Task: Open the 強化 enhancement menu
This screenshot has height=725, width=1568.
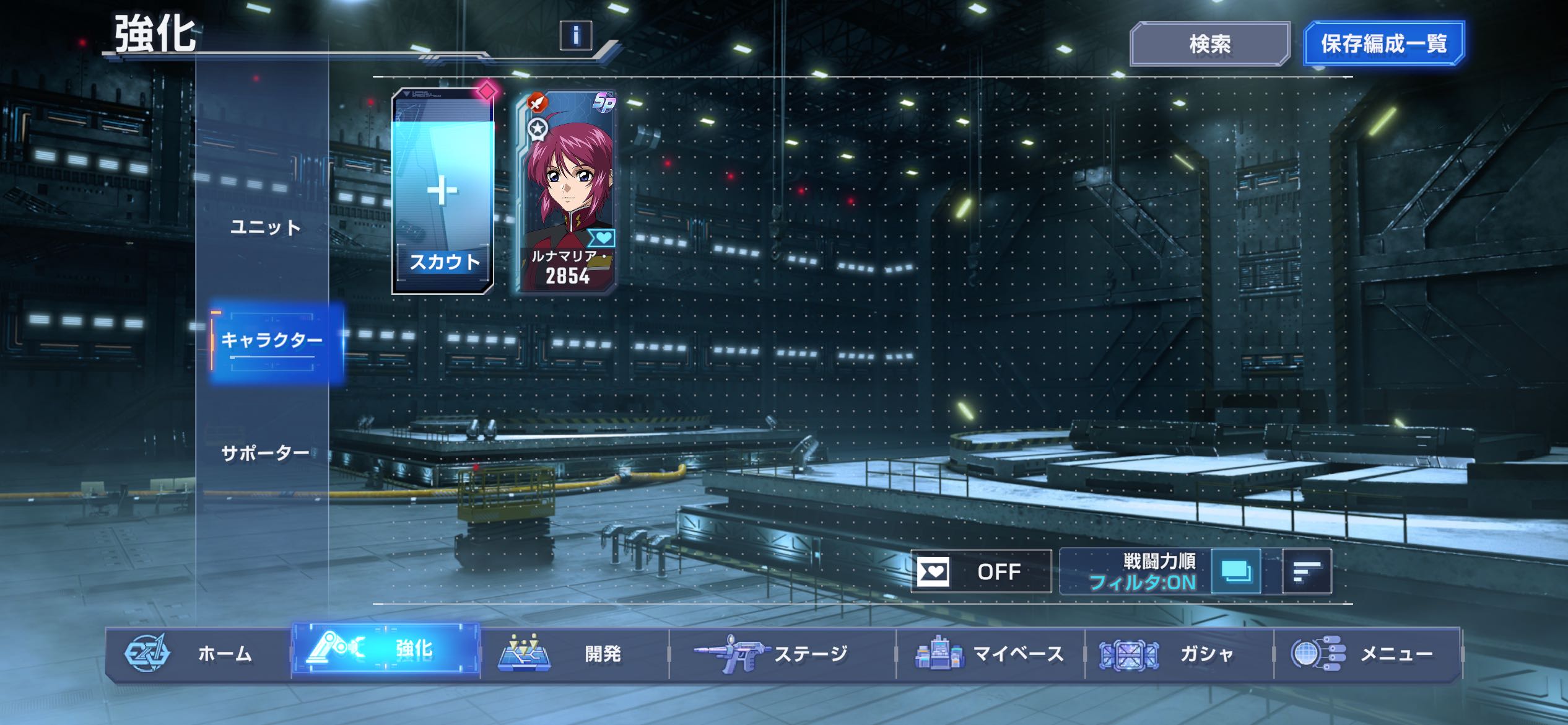Action: [386, 651]
